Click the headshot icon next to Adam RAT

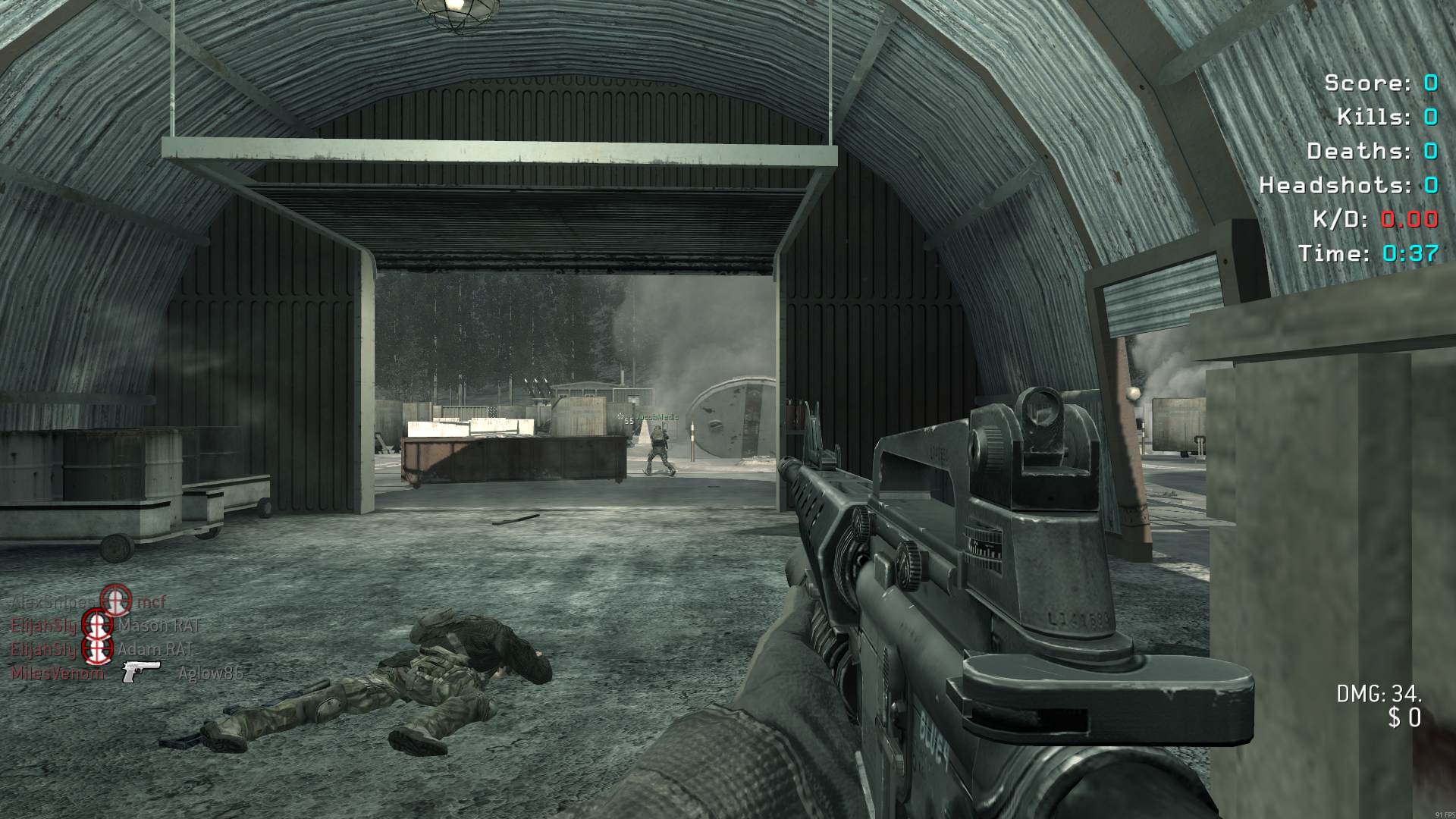pyautogui.click(x=97, y=649)
